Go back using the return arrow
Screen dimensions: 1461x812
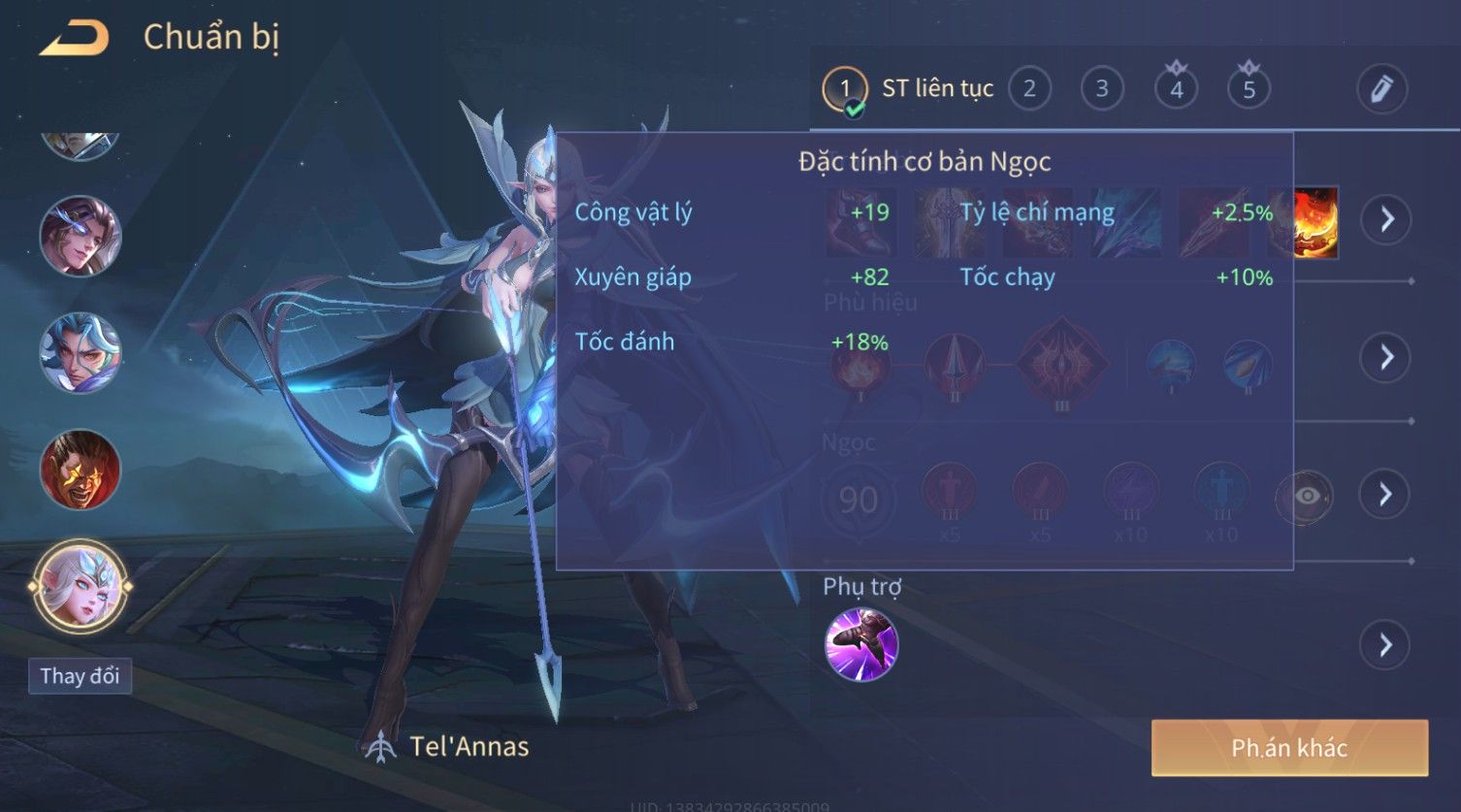point(75,39)
